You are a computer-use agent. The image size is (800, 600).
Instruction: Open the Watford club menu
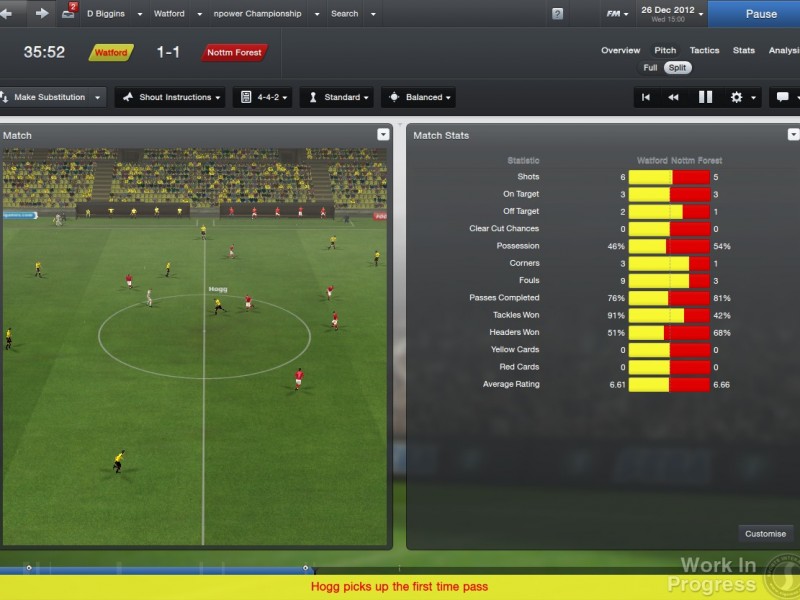175,14
